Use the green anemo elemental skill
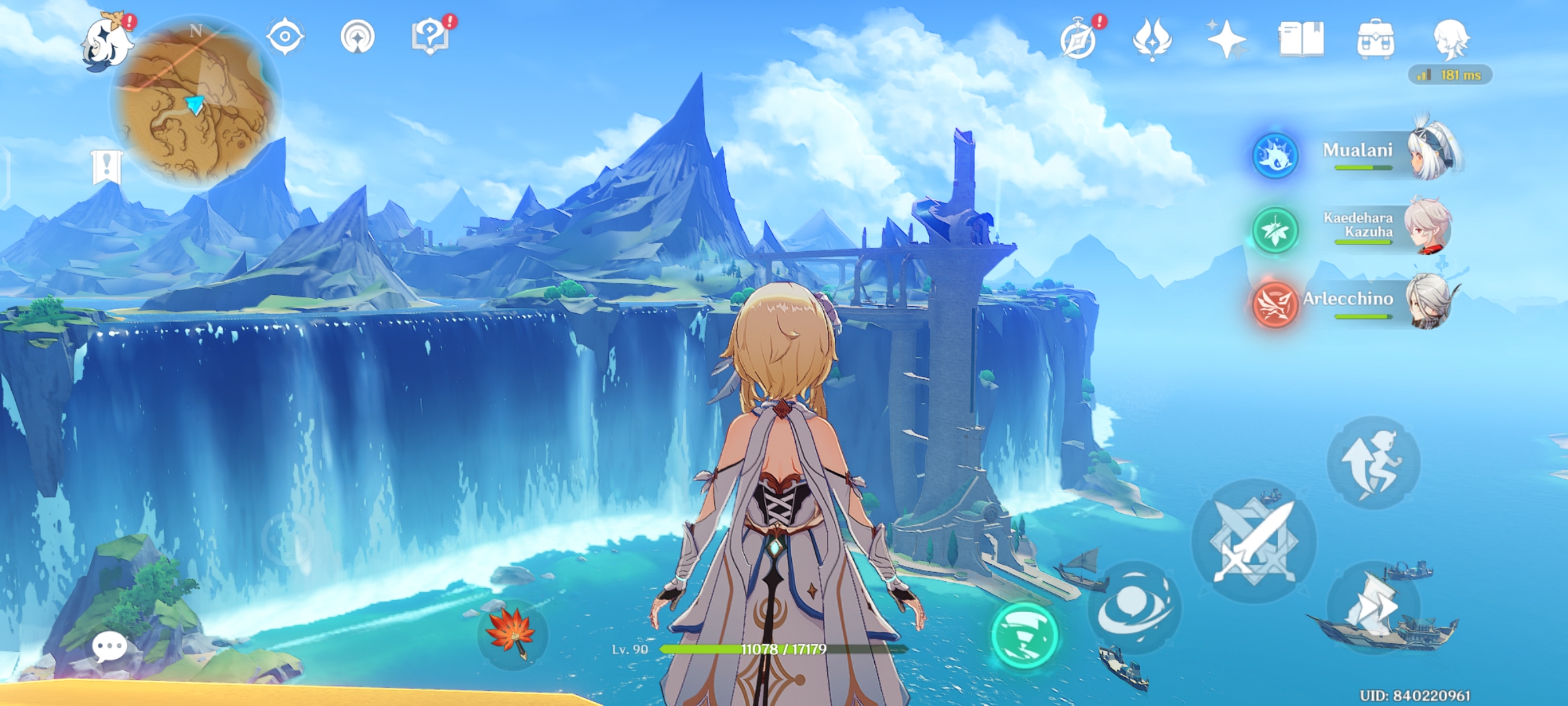1568x706 pixels. click(x=1024, y=635)
